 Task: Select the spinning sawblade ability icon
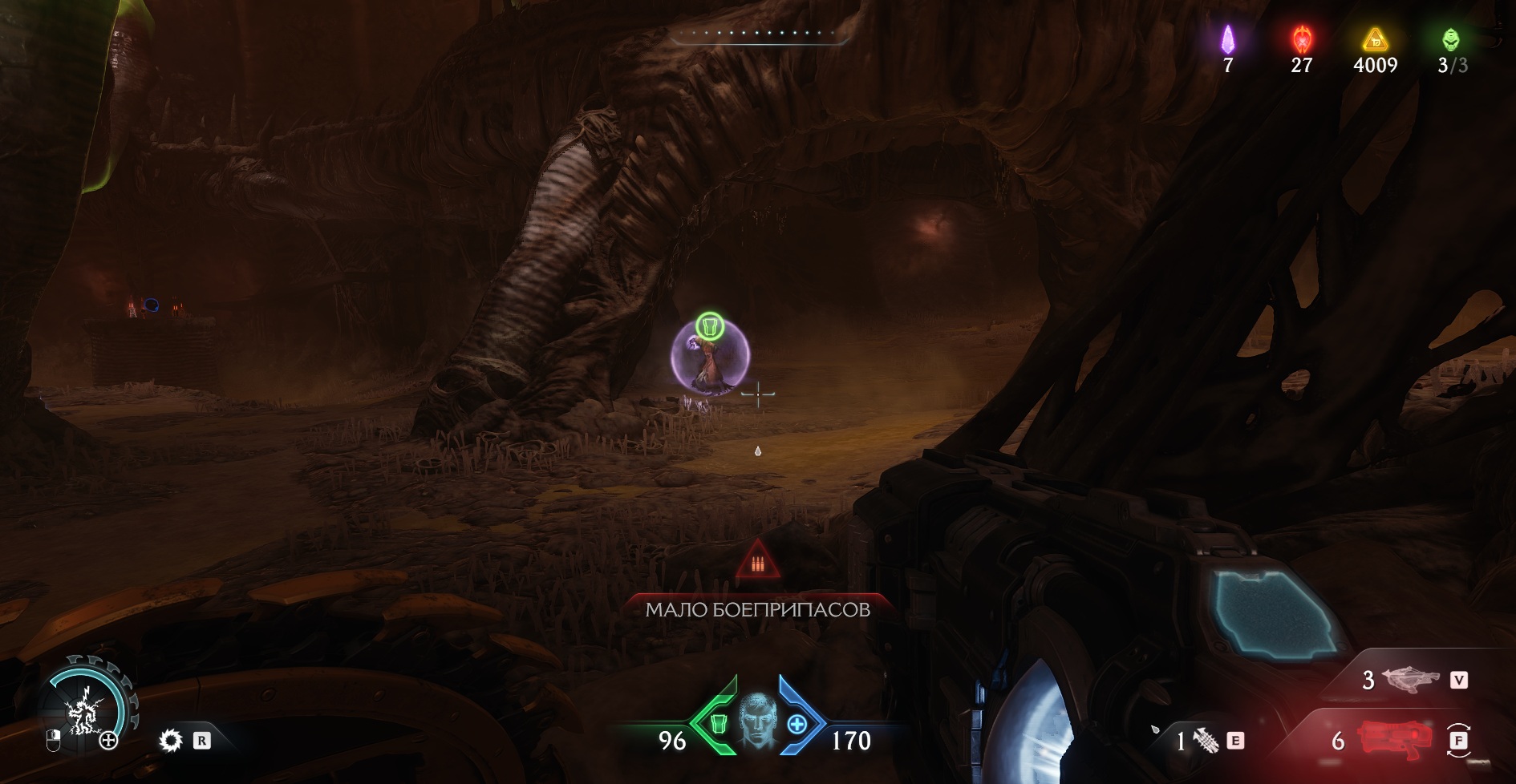click(x=171, y=740)
